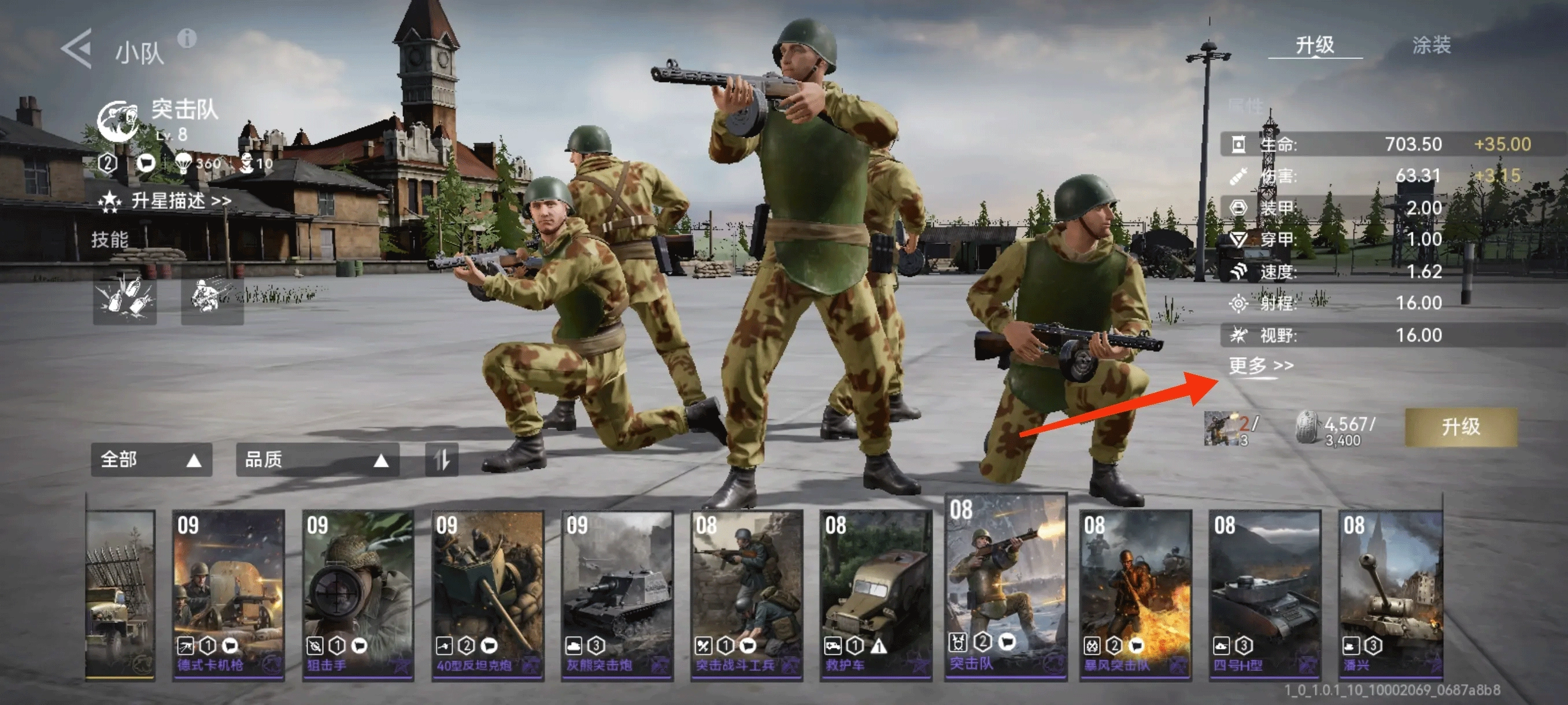Viewport: 1568px width, 705px height.
Task: Choose the 灰熊突击炮 card
Action: [617, 593]
